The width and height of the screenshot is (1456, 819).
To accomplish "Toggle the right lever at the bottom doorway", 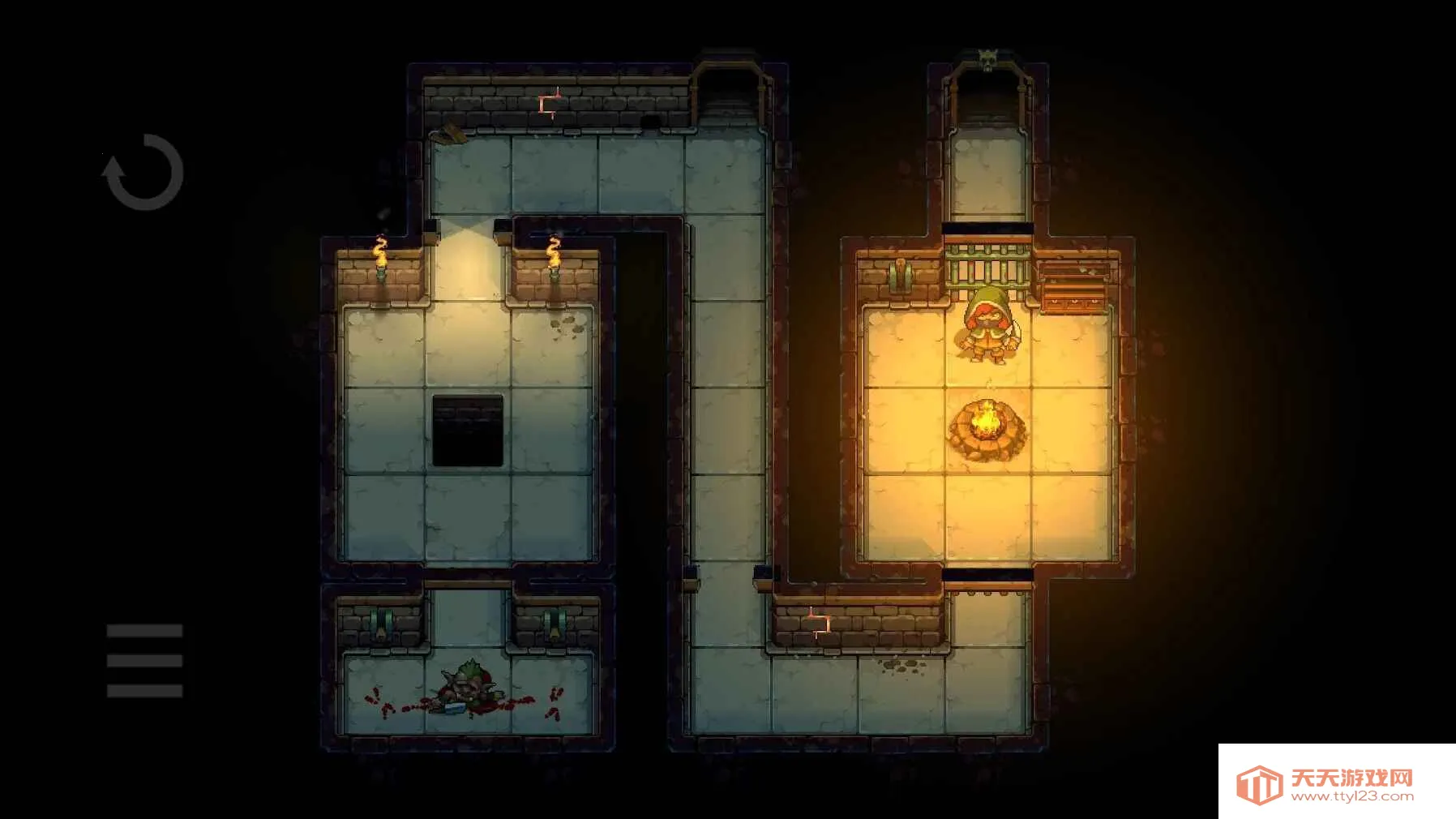I will (555, 621).
